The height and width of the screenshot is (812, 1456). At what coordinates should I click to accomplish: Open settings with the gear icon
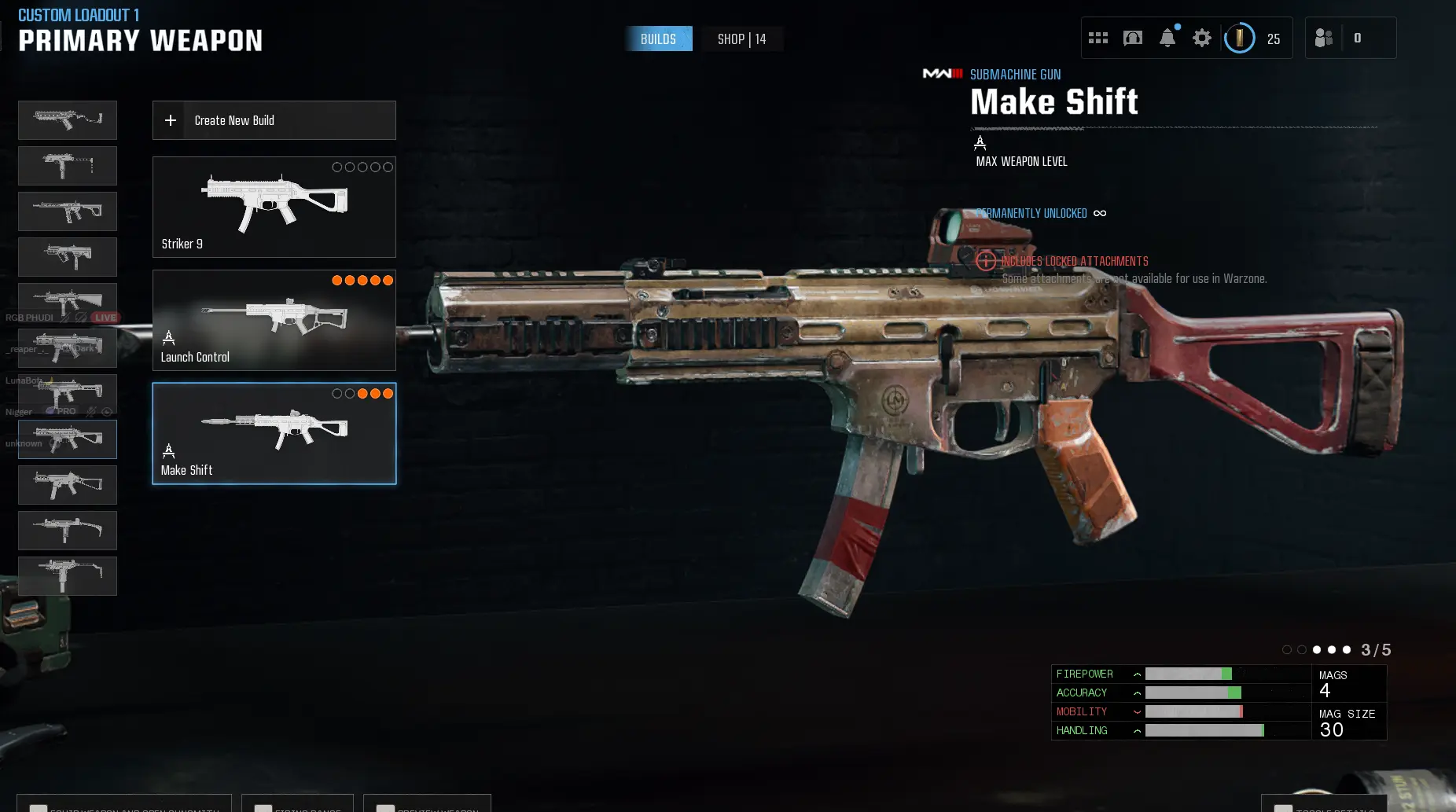1202,38
